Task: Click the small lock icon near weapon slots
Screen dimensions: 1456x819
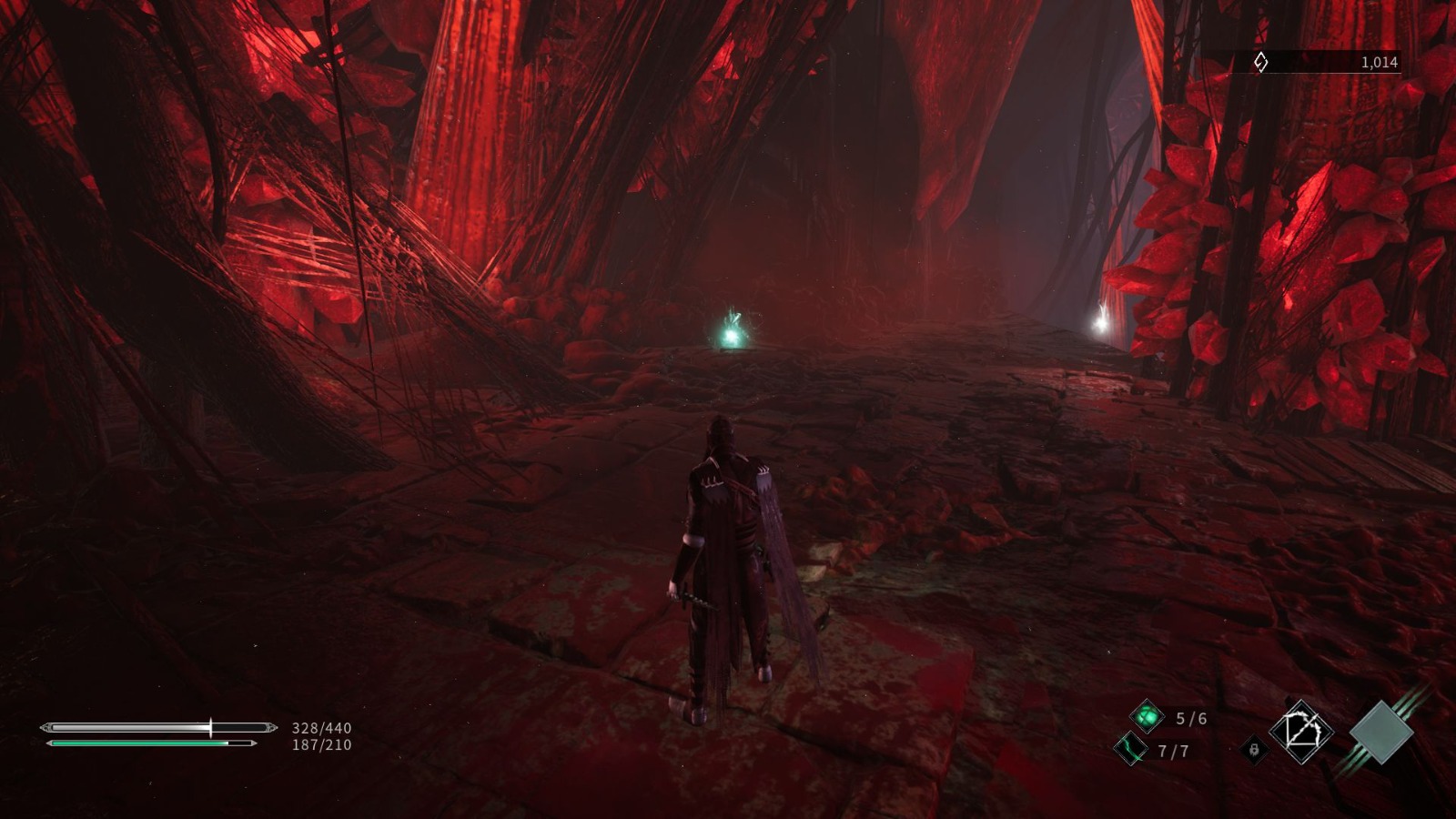Action: 1254,750
